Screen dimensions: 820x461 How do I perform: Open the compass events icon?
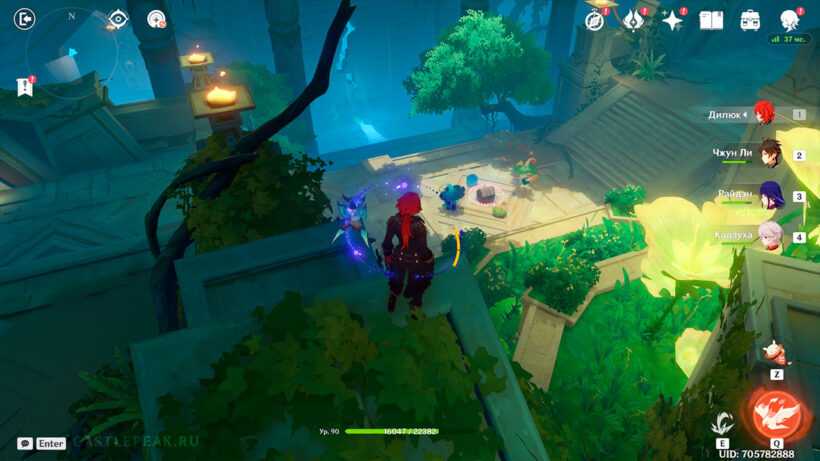596,20
